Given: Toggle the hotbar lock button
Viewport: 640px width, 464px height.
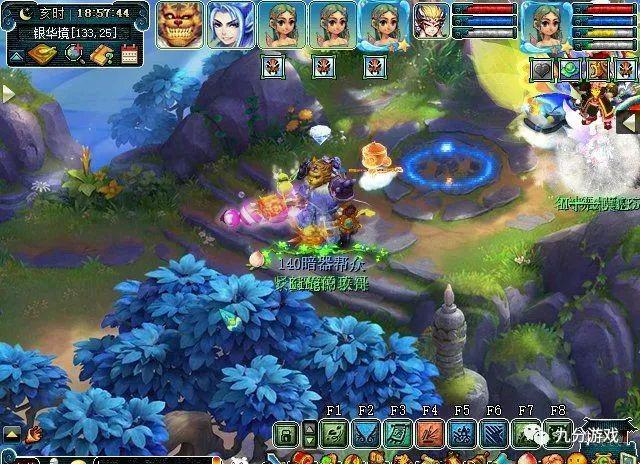Looking at the screenshot, I should click(x=287, y=435).
